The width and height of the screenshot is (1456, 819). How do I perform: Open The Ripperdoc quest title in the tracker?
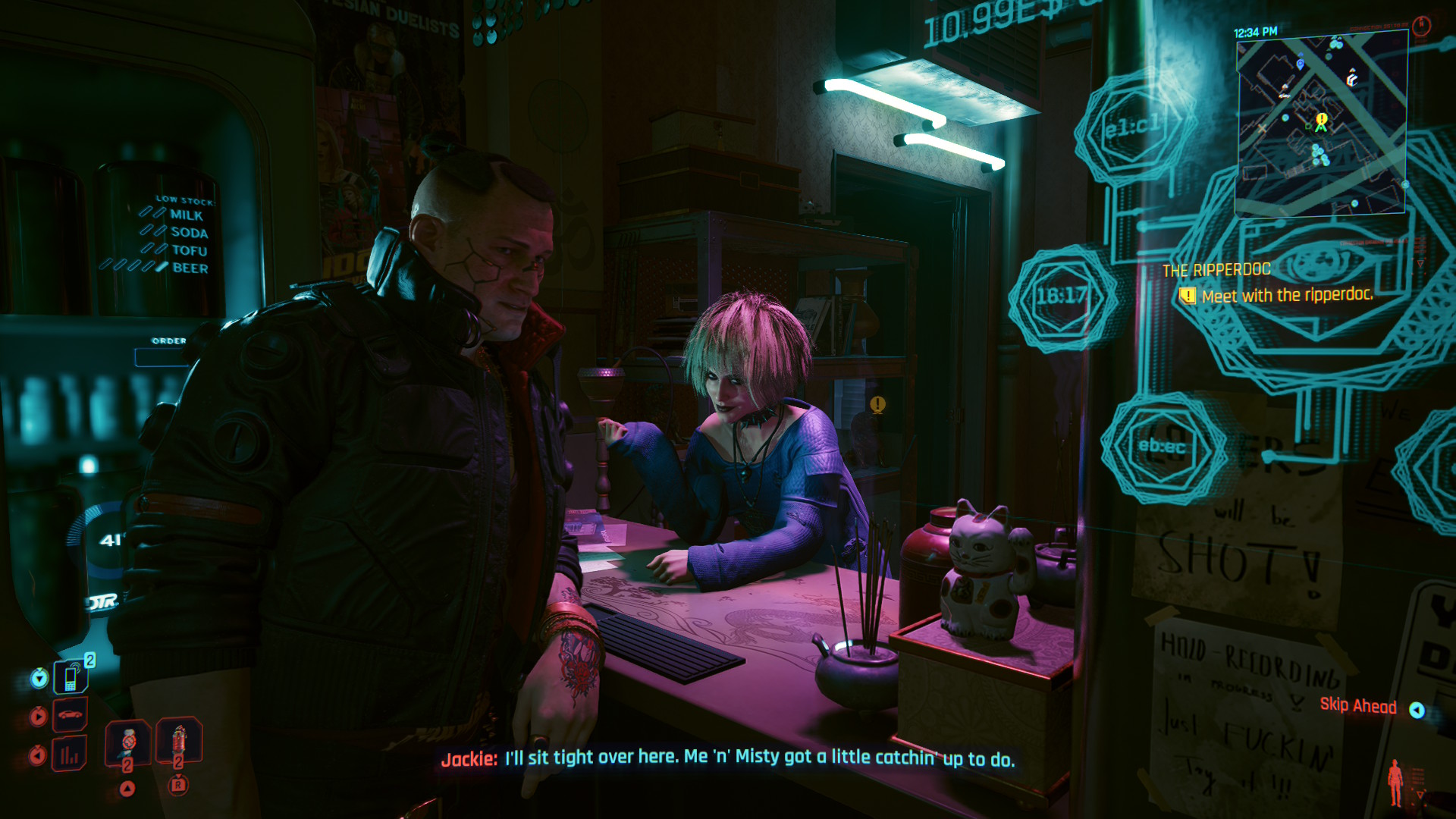click(1216, 270)
